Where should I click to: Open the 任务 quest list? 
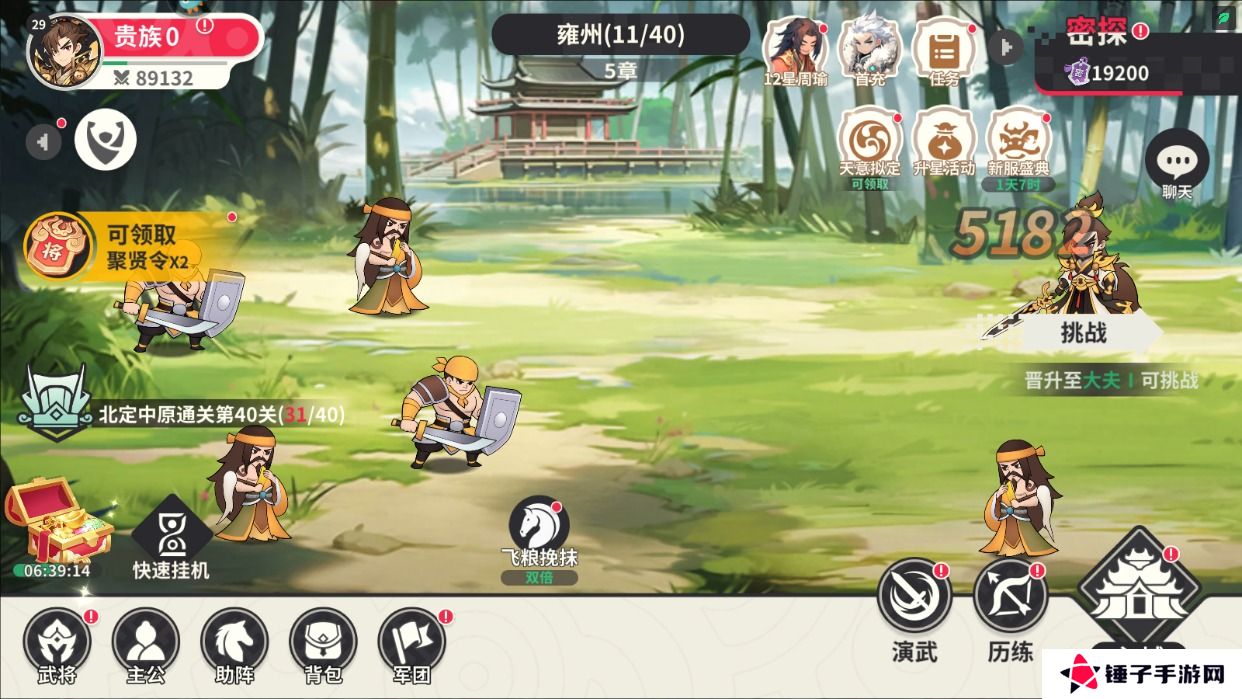(943, 48)
